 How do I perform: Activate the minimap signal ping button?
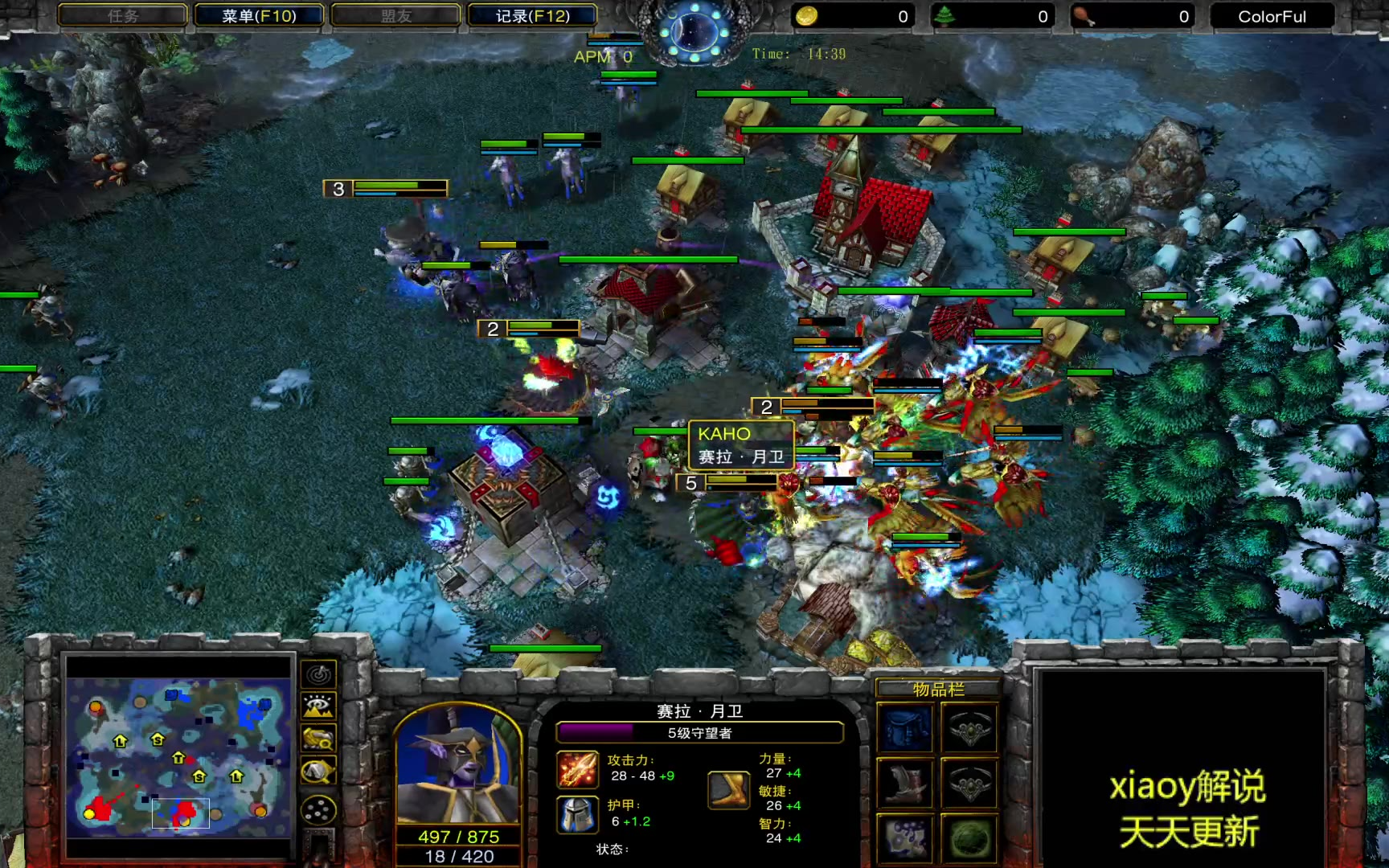318,674
